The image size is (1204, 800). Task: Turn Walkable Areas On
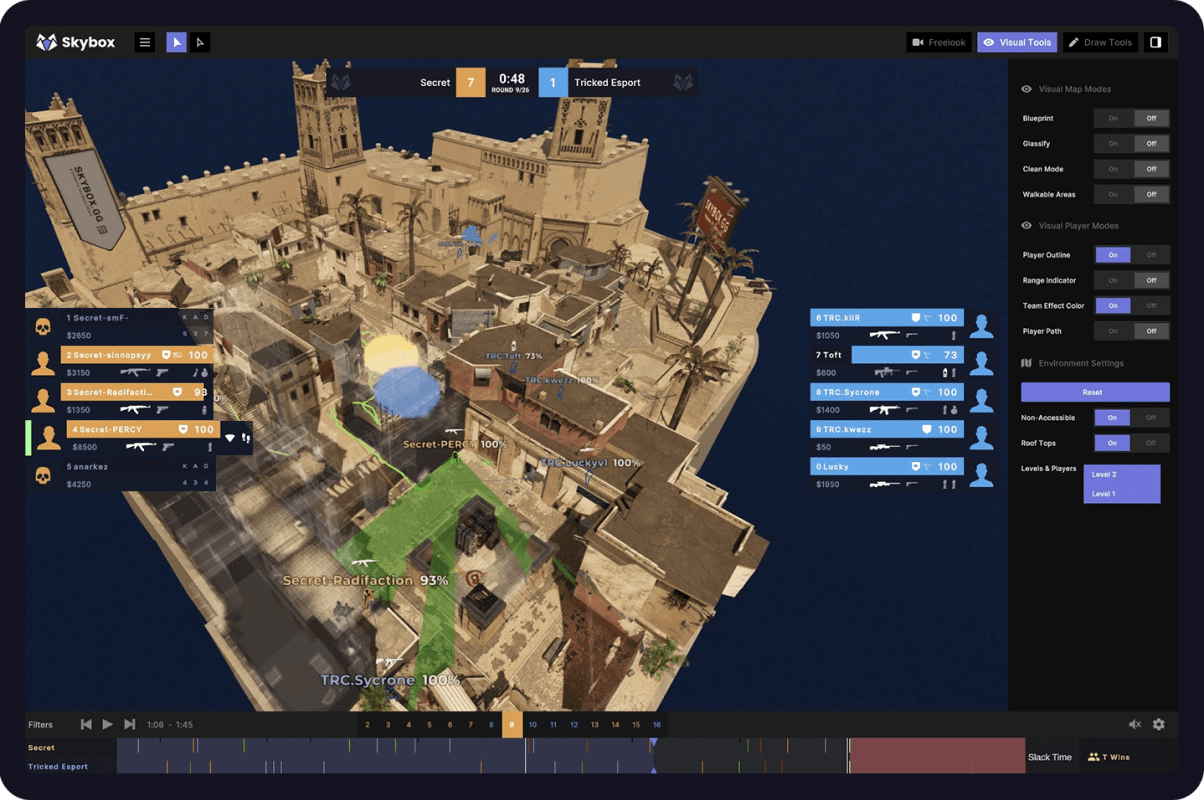[1113, 194]
